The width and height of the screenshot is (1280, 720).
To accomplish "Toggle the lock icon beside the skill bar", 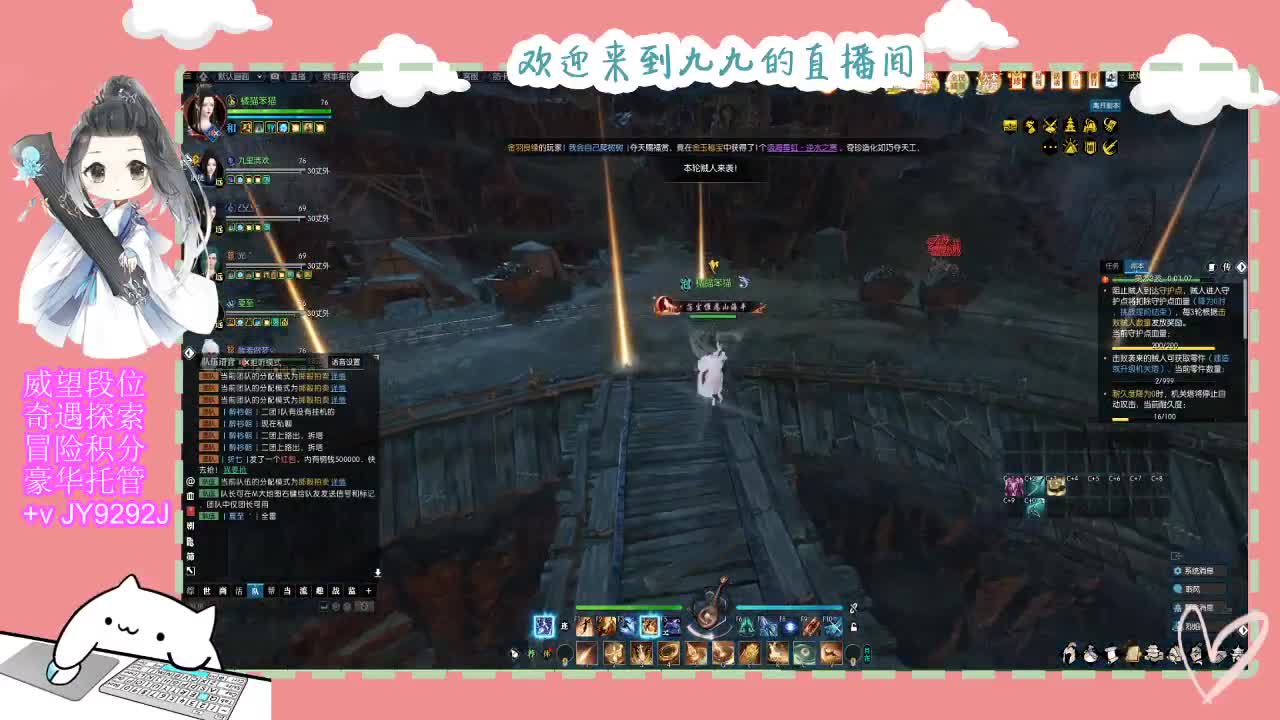I will click(x=854, y=628).
